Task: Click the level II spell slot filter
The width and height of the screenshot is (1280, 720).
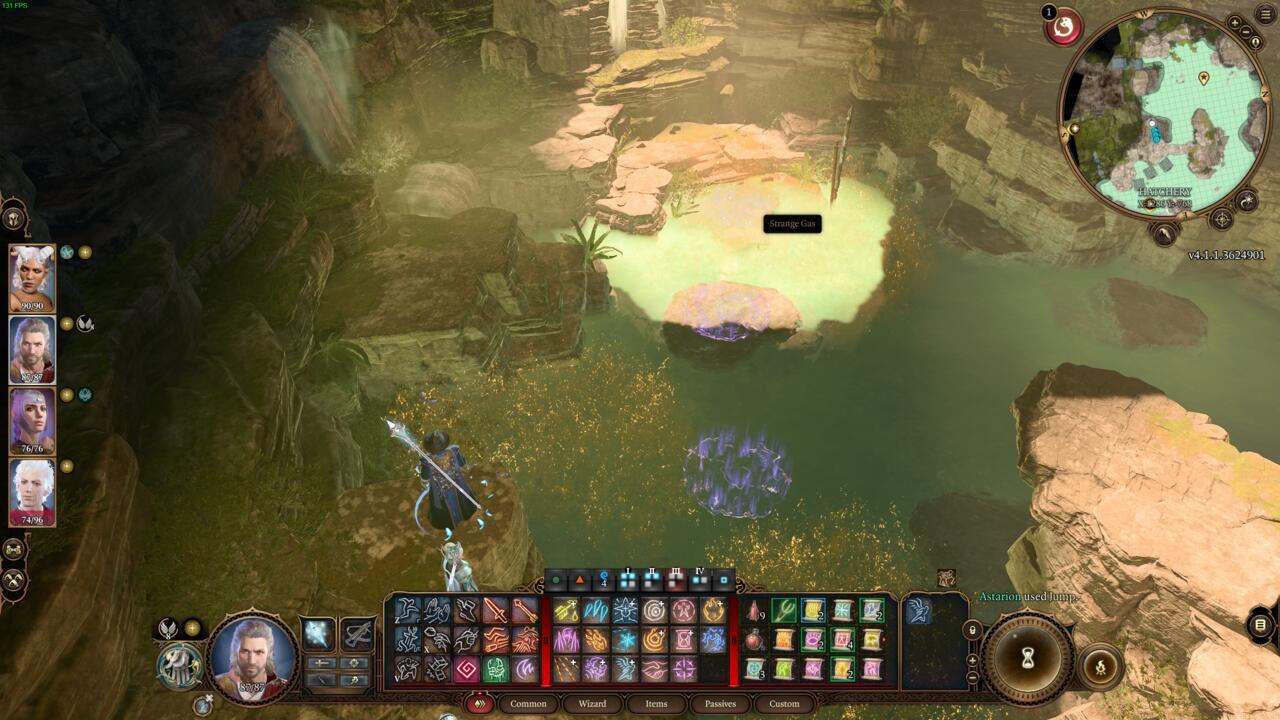Action: point(652,579)
